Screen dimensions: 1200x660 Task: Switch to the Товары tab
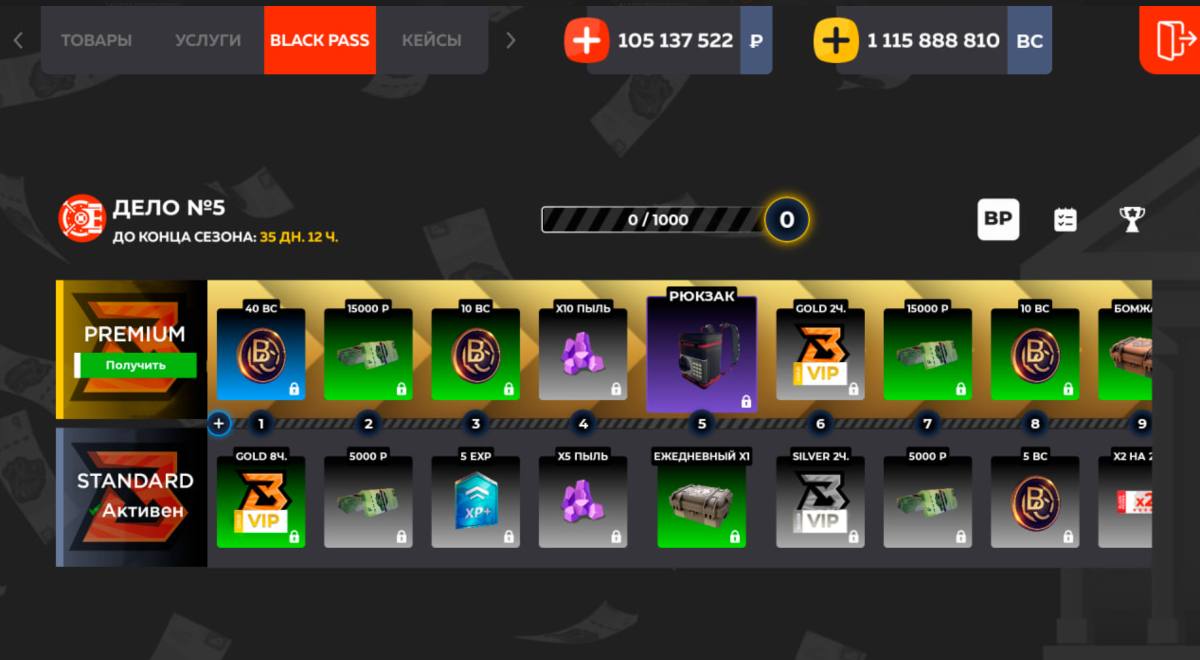coord(96,41)
